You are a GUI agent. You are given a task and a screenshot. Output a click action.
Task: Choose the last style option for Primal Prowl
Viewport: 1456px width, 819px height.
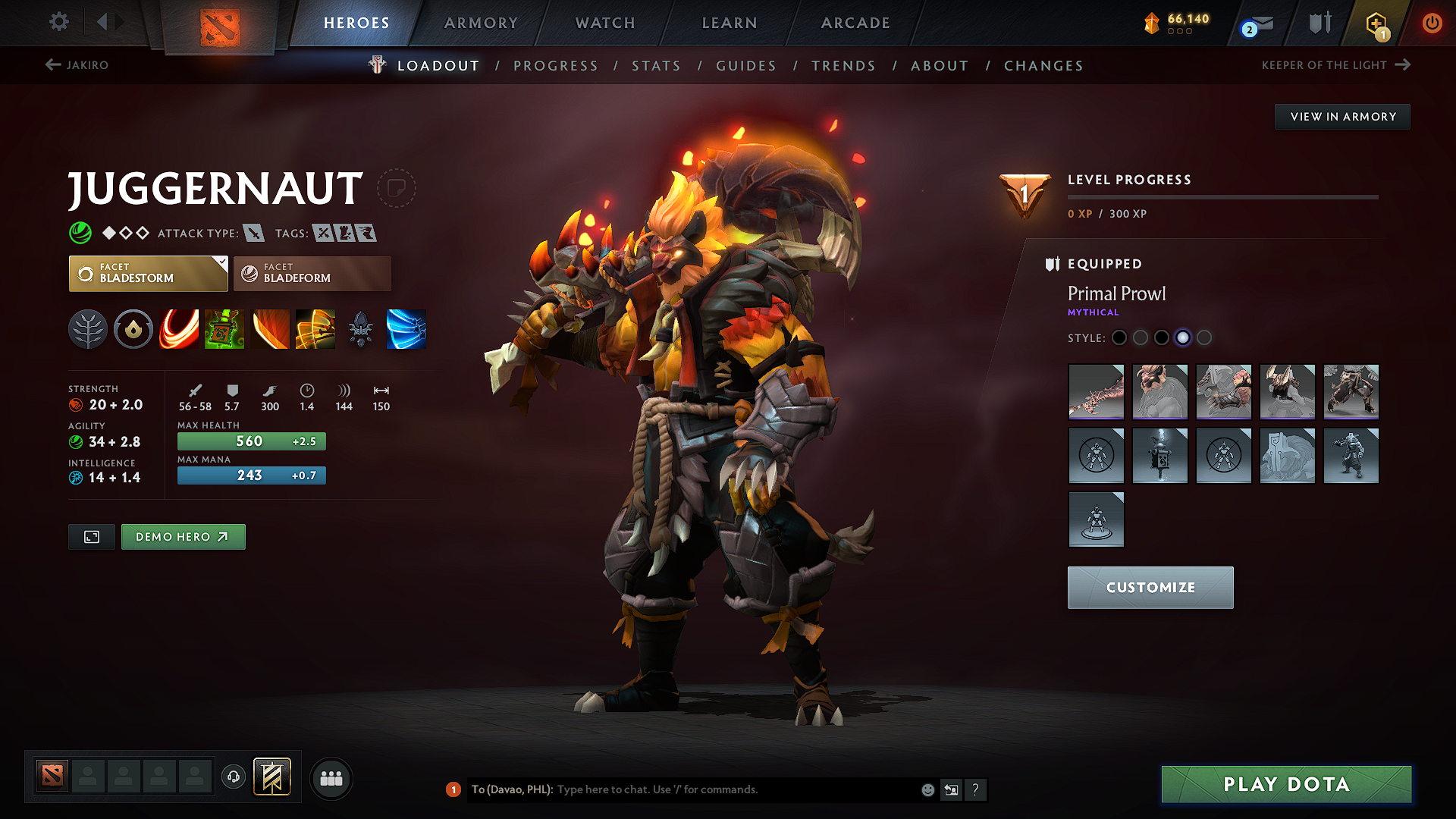tap(1204, 338)
